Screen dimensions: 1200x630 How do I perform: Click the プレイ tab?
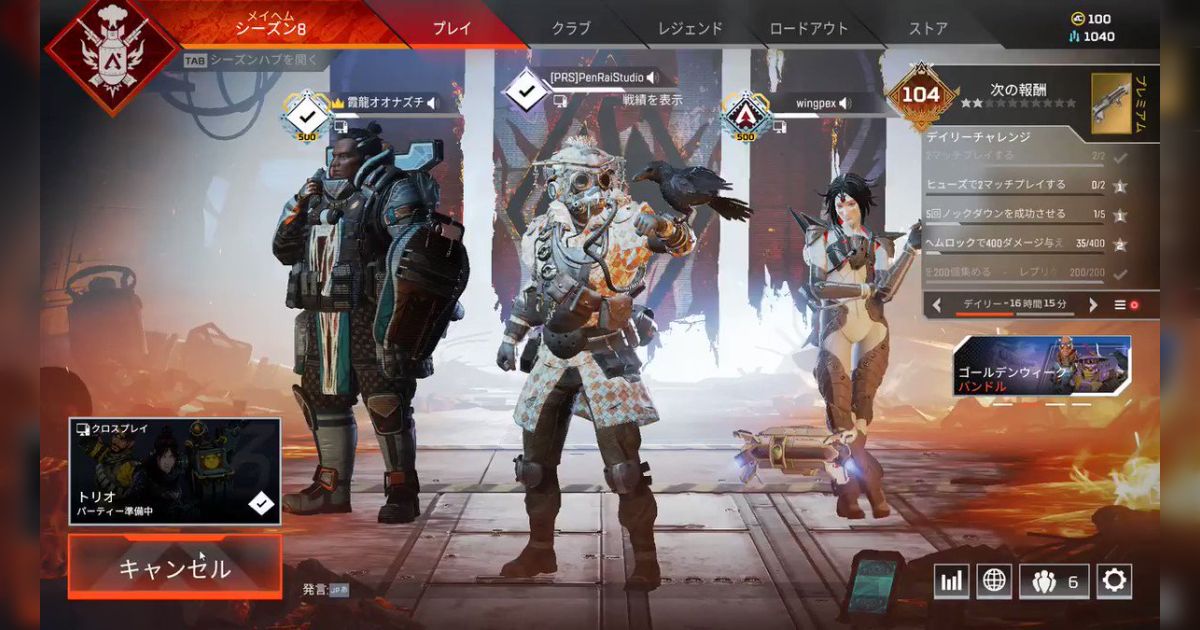tap(452, 28)
